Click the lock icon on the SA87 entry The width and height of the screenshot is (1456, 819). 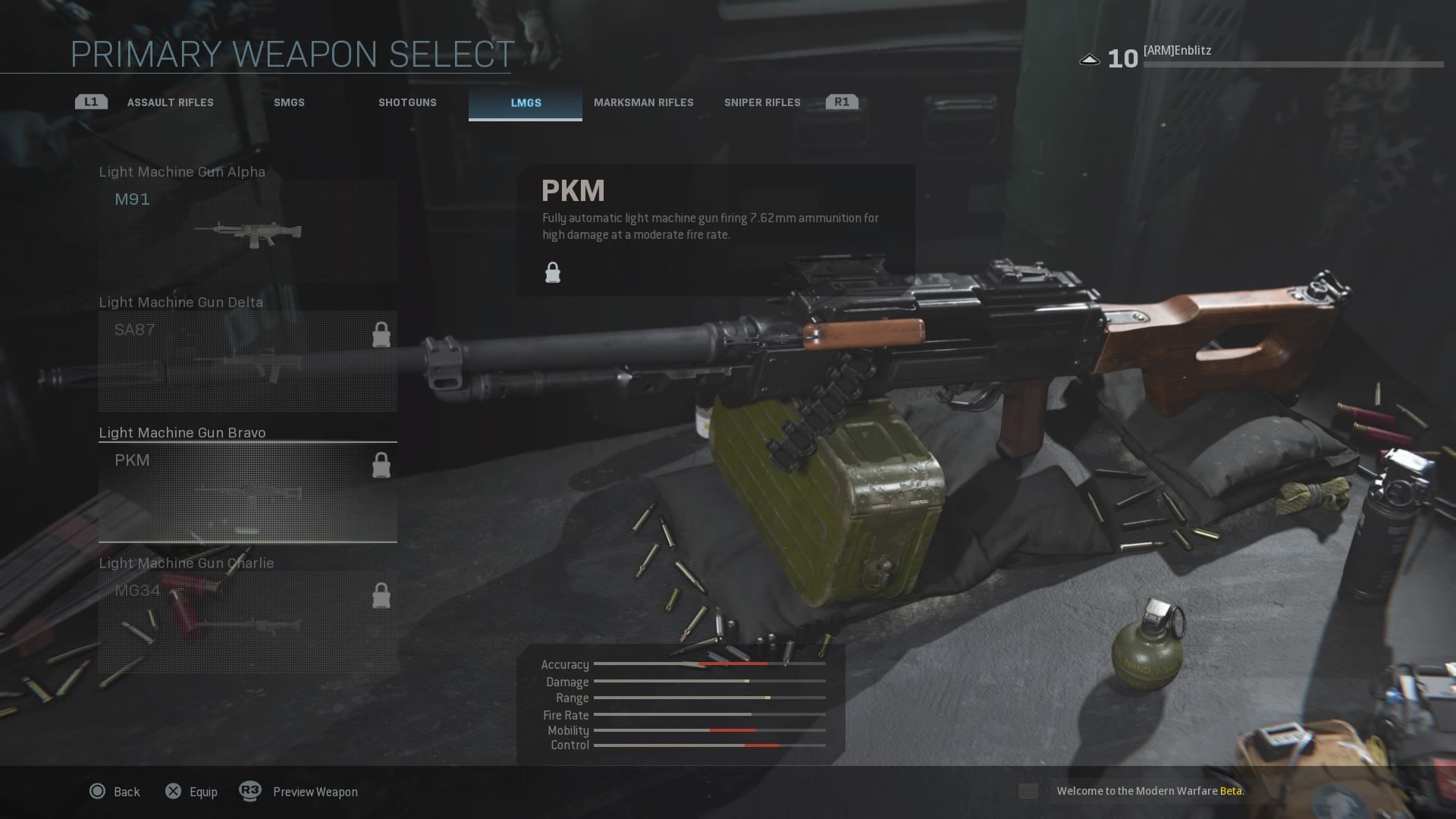pyautogui.click(x=381, y=334)
